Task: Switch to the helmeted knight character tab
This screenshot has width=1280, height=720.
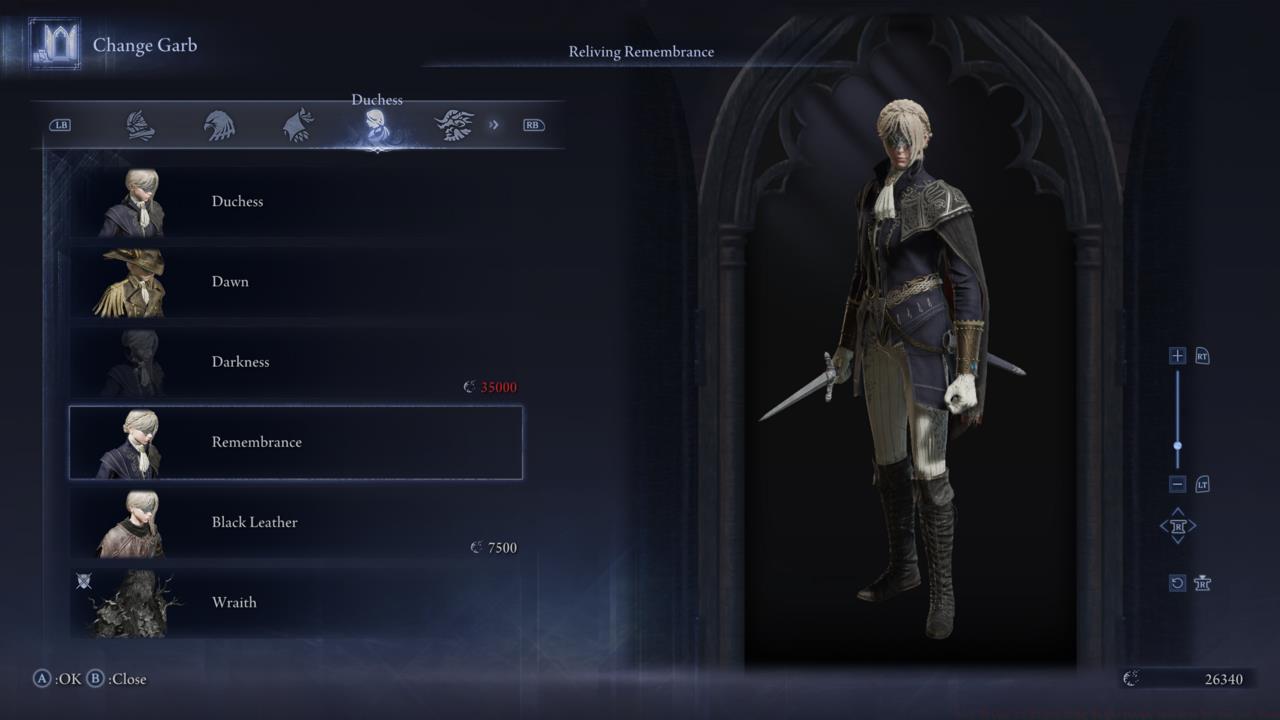Action: 140,125
